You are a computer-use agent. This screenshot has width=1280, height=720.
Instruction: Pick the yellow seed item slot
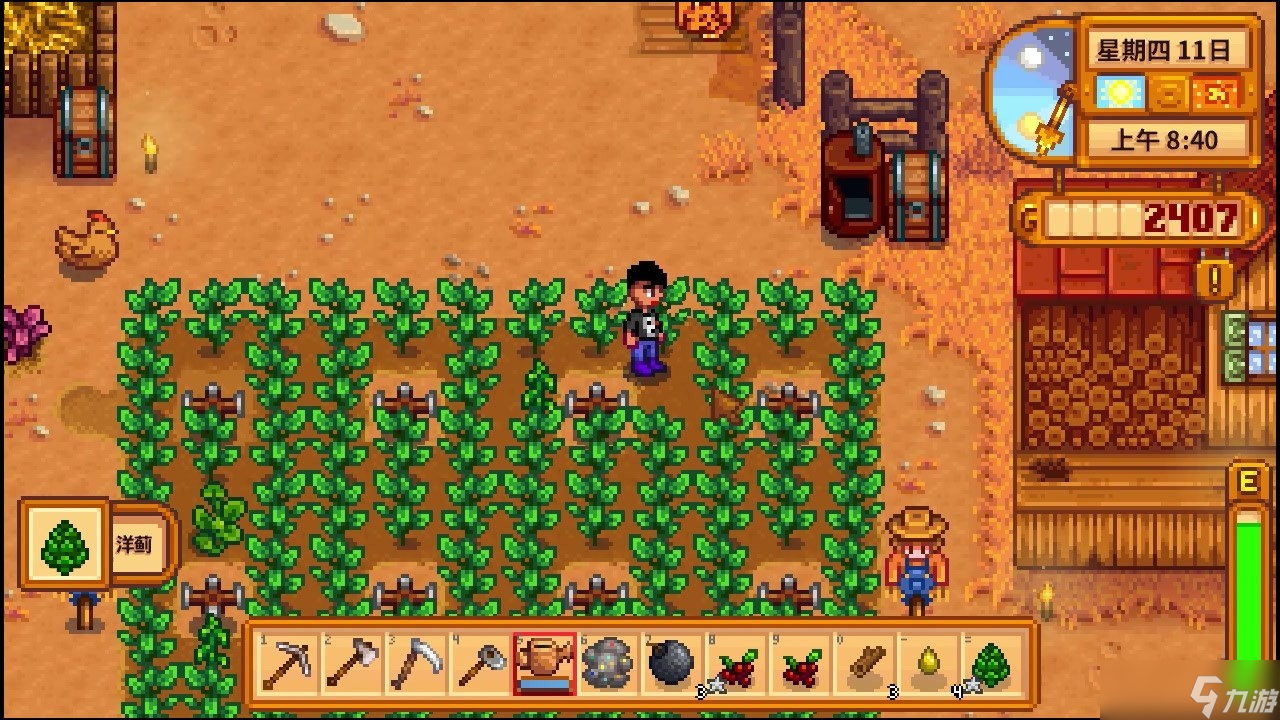pyautogui.click(x=927, y=663)
